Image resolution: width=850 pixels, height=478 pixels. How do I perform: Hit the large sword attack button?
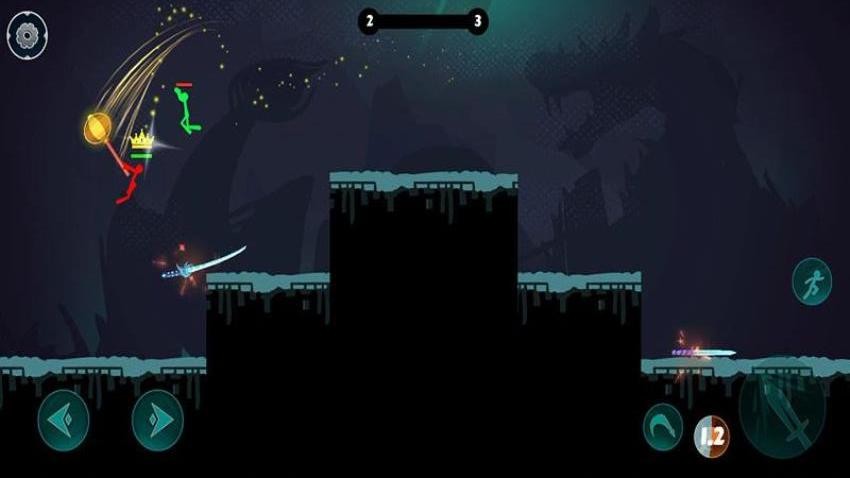click(x=782, y=409)
